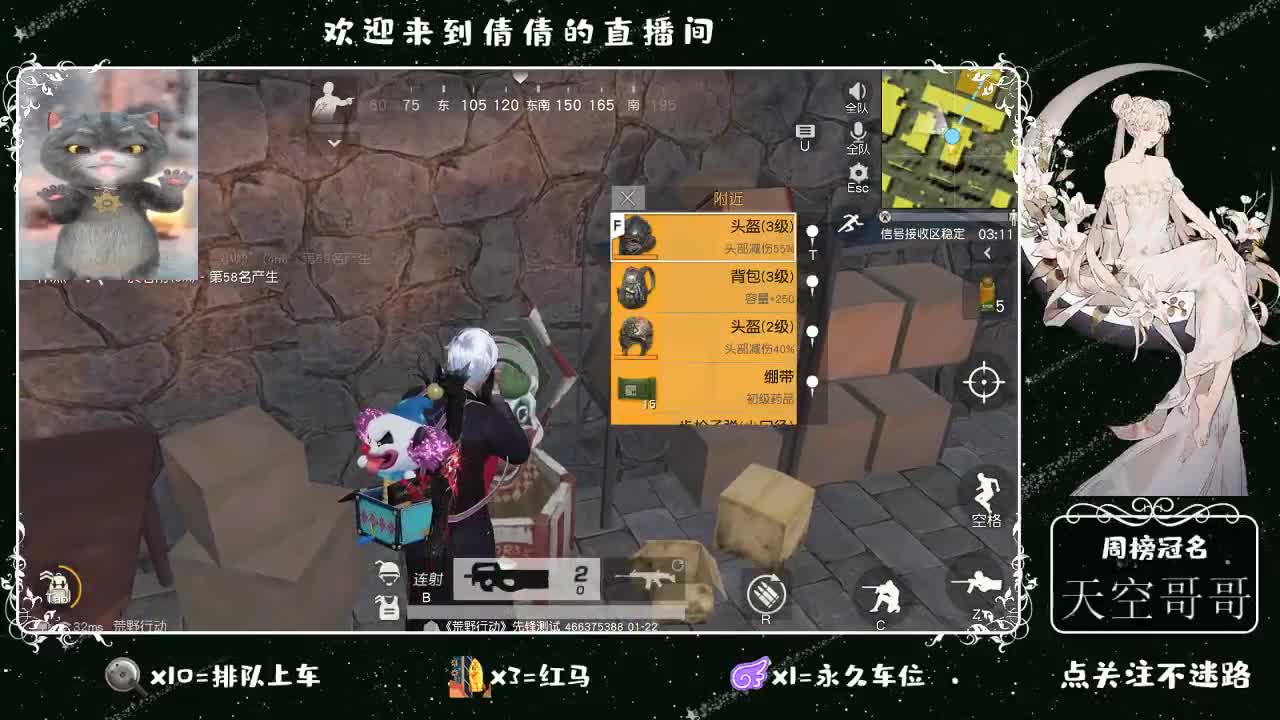Mute team voice with the 全队 speaker toggle
The height and width of the screenshot is (720, 1280).
[x=857, y=92]
